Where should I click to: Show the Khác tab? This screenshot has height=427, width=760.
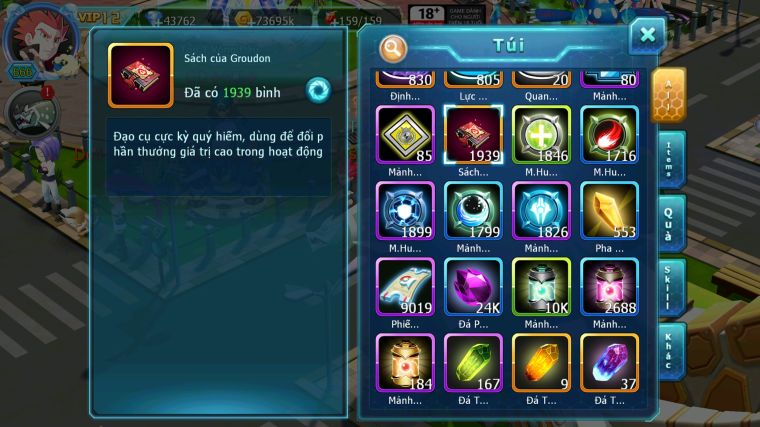[x=670, y=350]
